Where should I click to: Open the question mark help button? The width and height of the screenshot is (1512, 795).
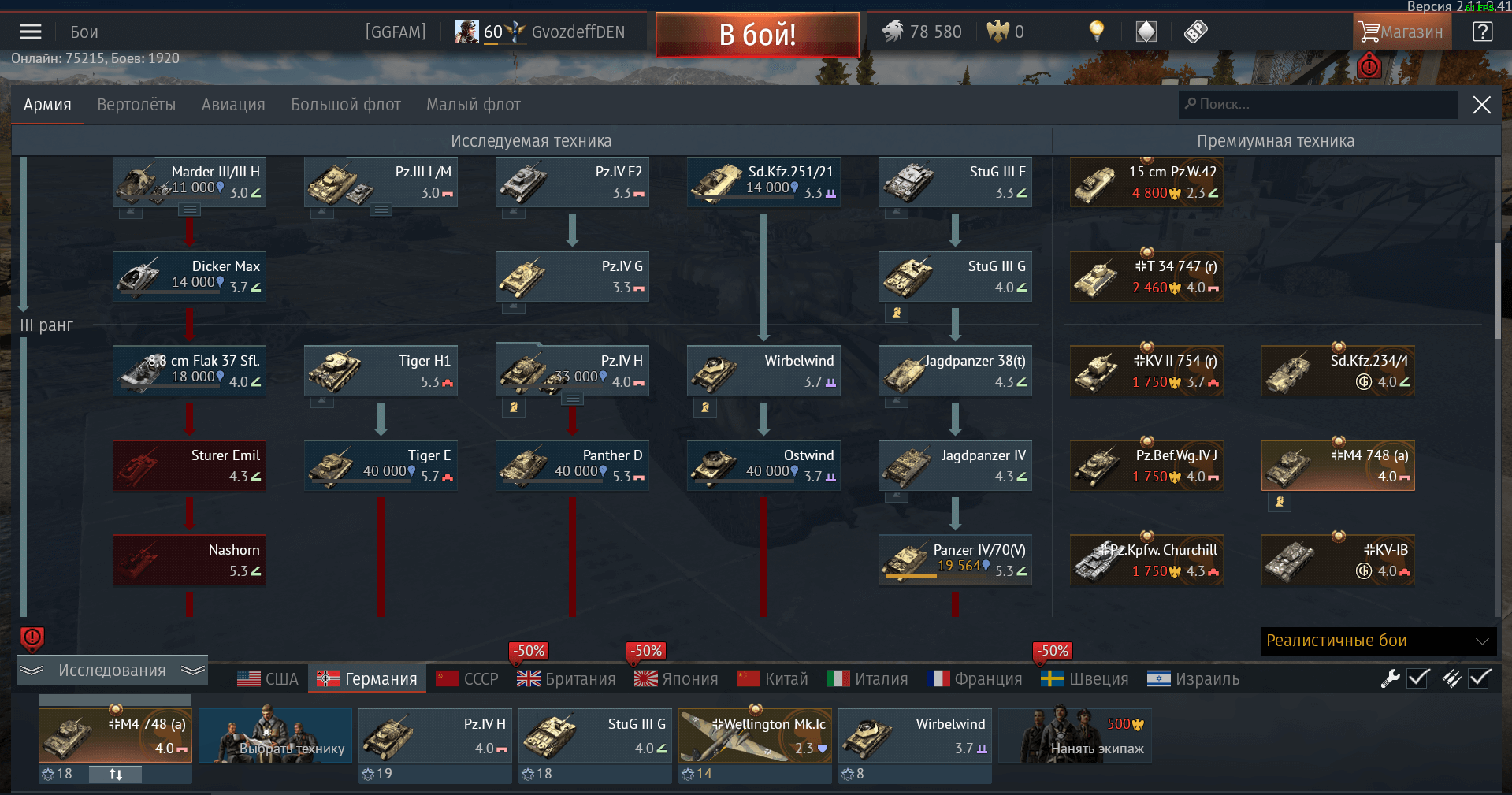click(x=1482, y=32)
